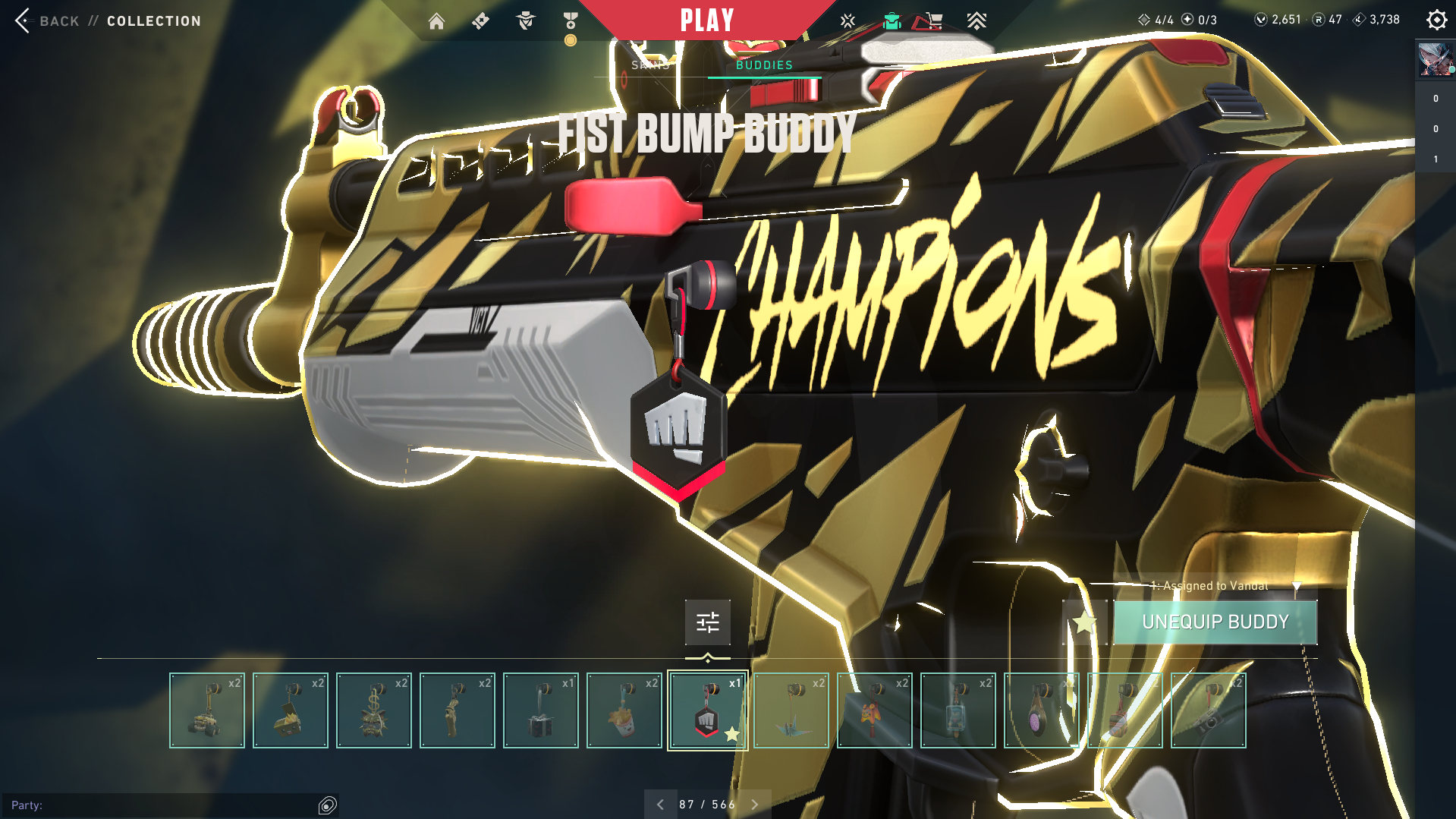
Task: Open the Battlepass ticket icon
Action: [x=480, y=21]
